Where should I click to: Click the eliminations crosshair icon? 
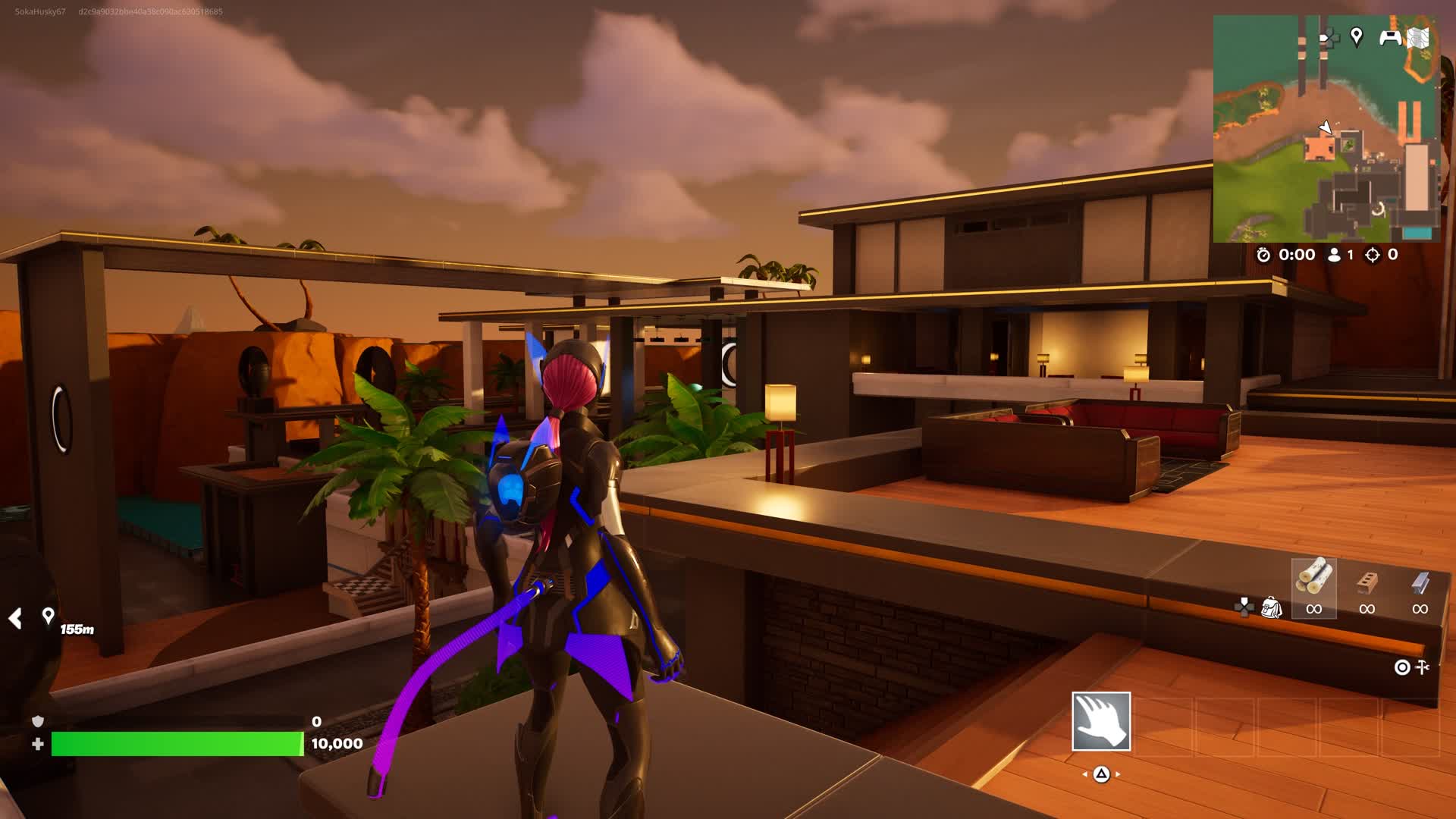tap(1371, 256)
